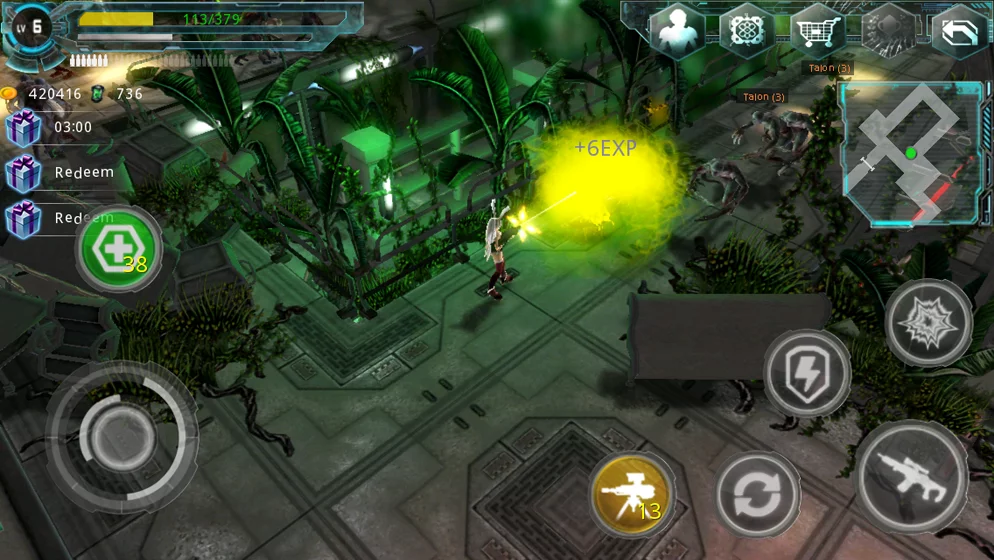Deploy the sentry turret ability

point(631,495)
